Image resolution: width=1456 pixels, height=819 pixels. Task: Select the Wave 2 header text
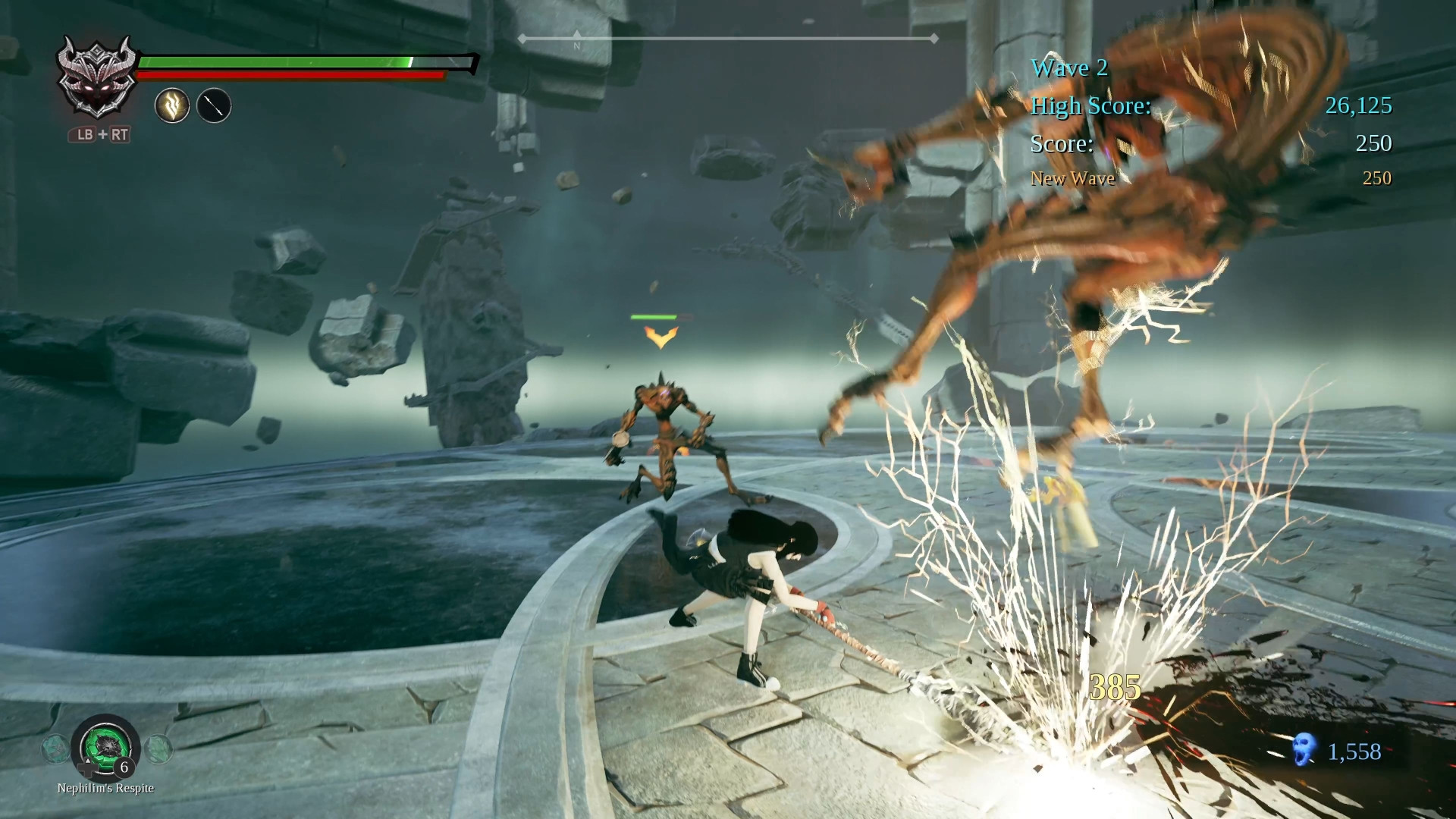click(x=1068, y=68)
